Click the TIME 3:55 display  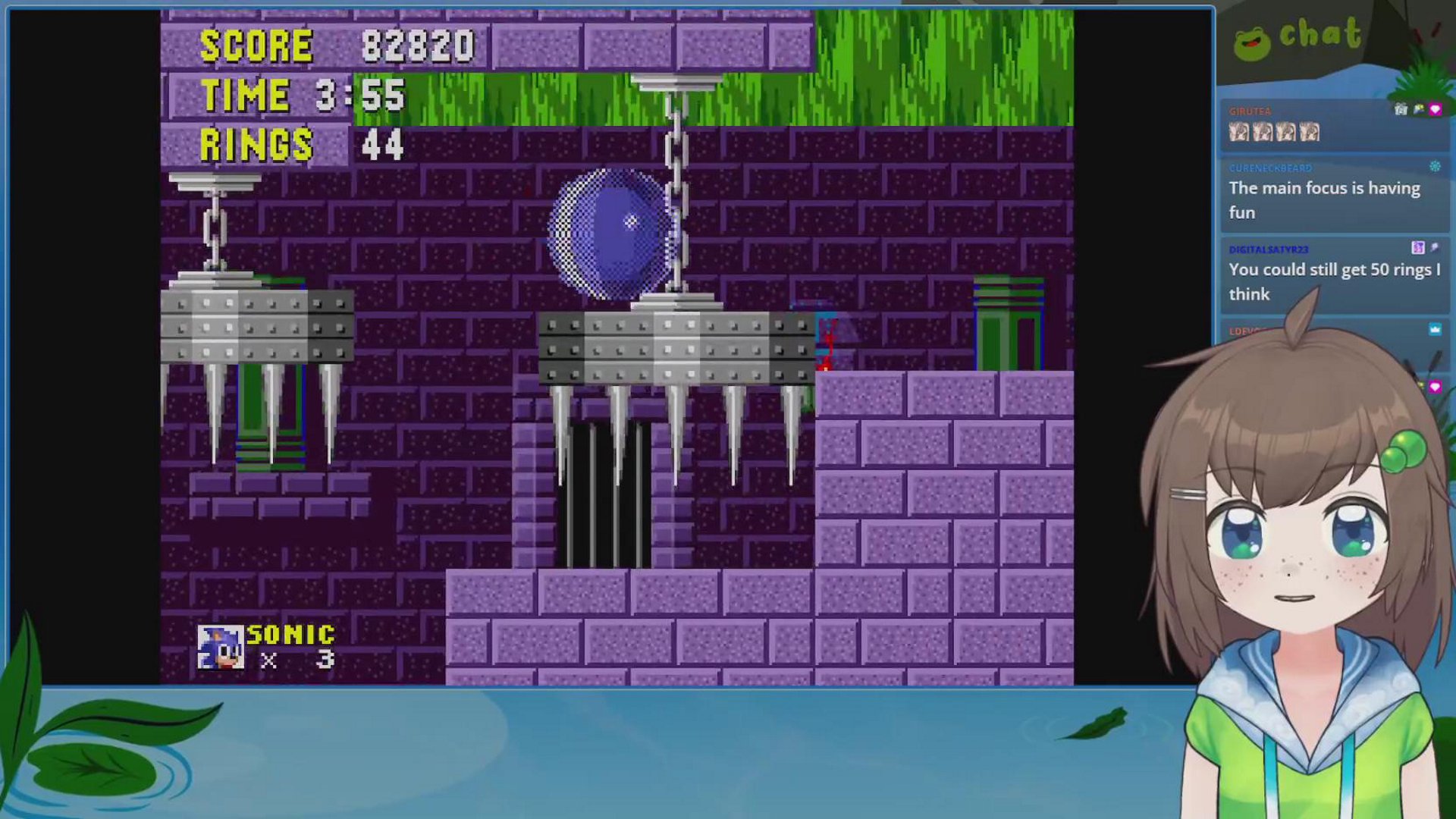coord(303,94)
